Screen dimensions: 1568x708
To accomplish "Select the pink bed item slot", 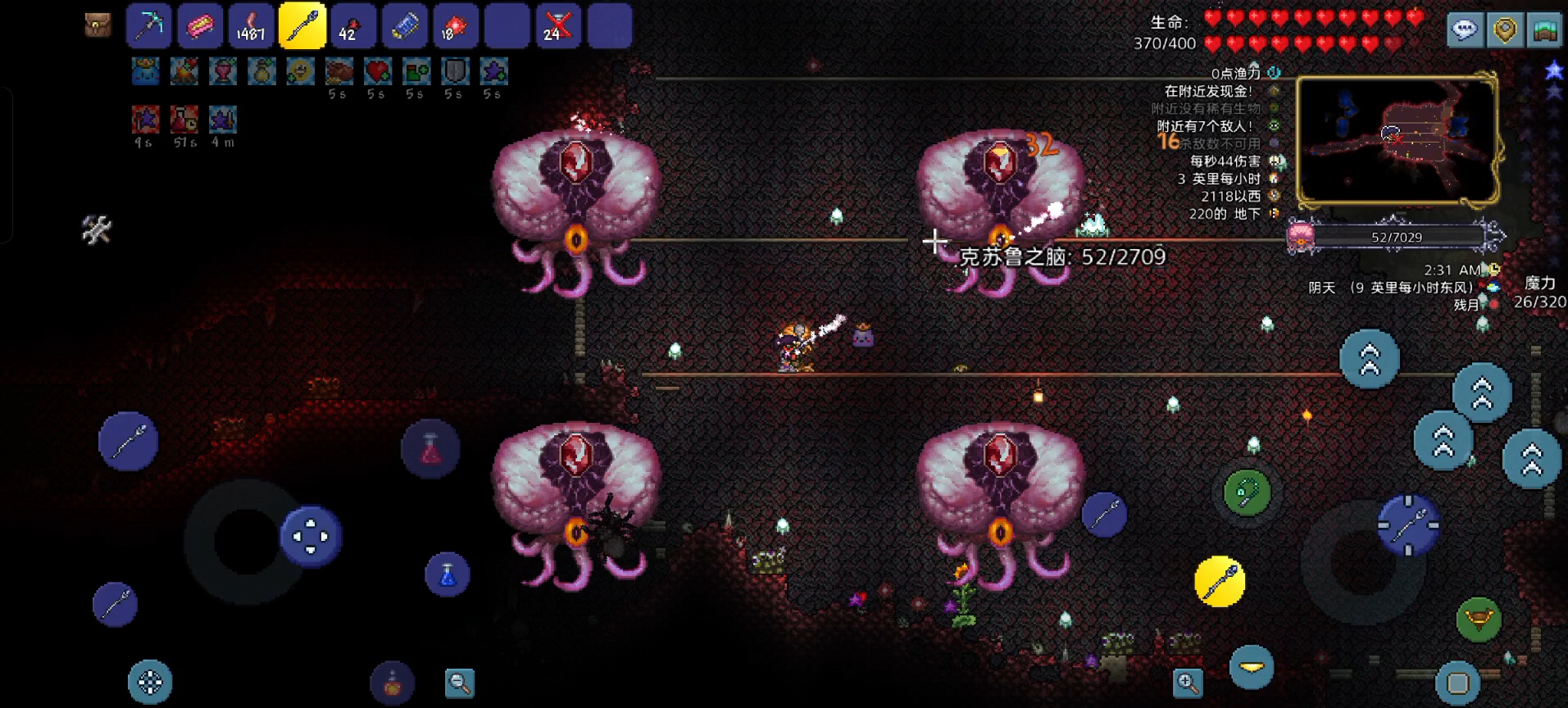I will (200, 26).
